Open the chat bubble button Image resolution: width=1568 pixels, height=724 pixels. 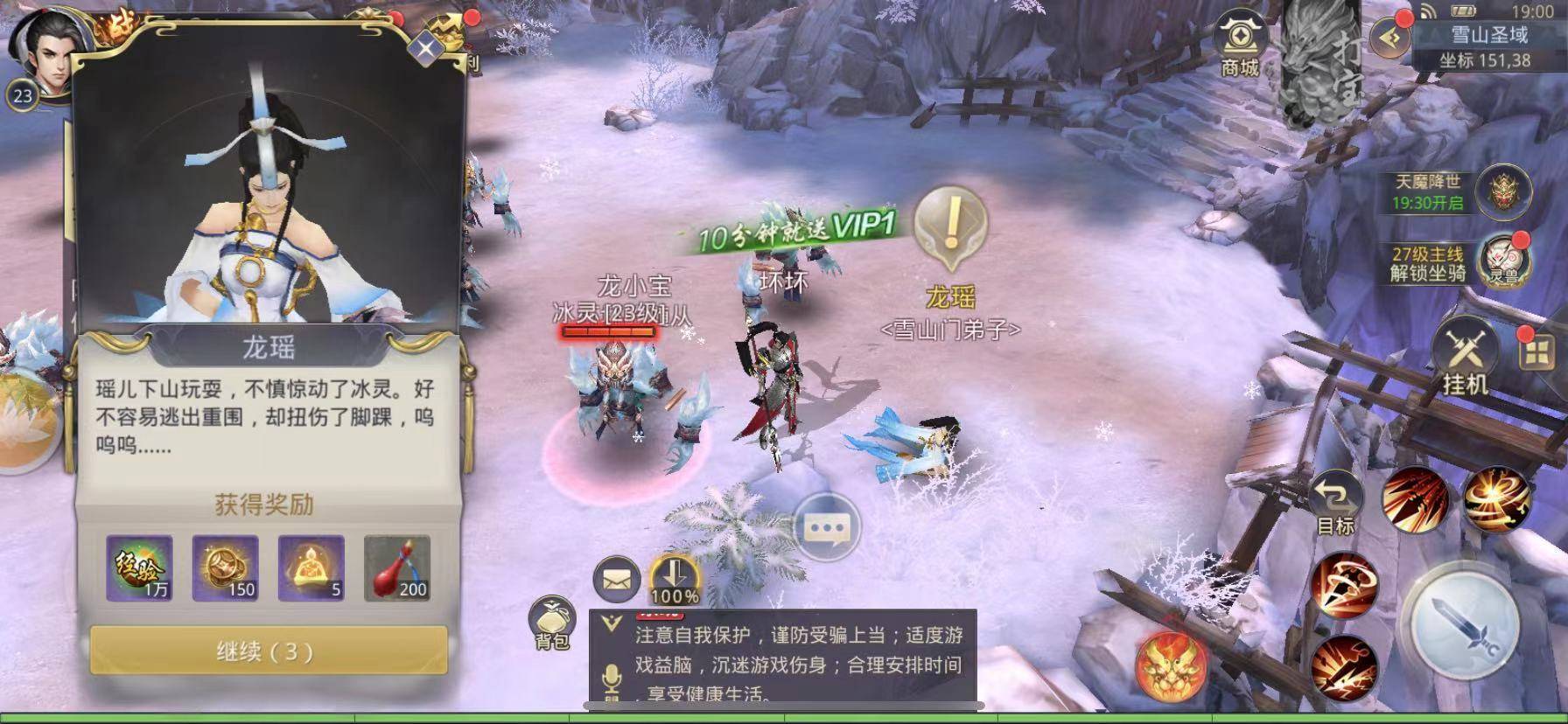tap(826, 528)
